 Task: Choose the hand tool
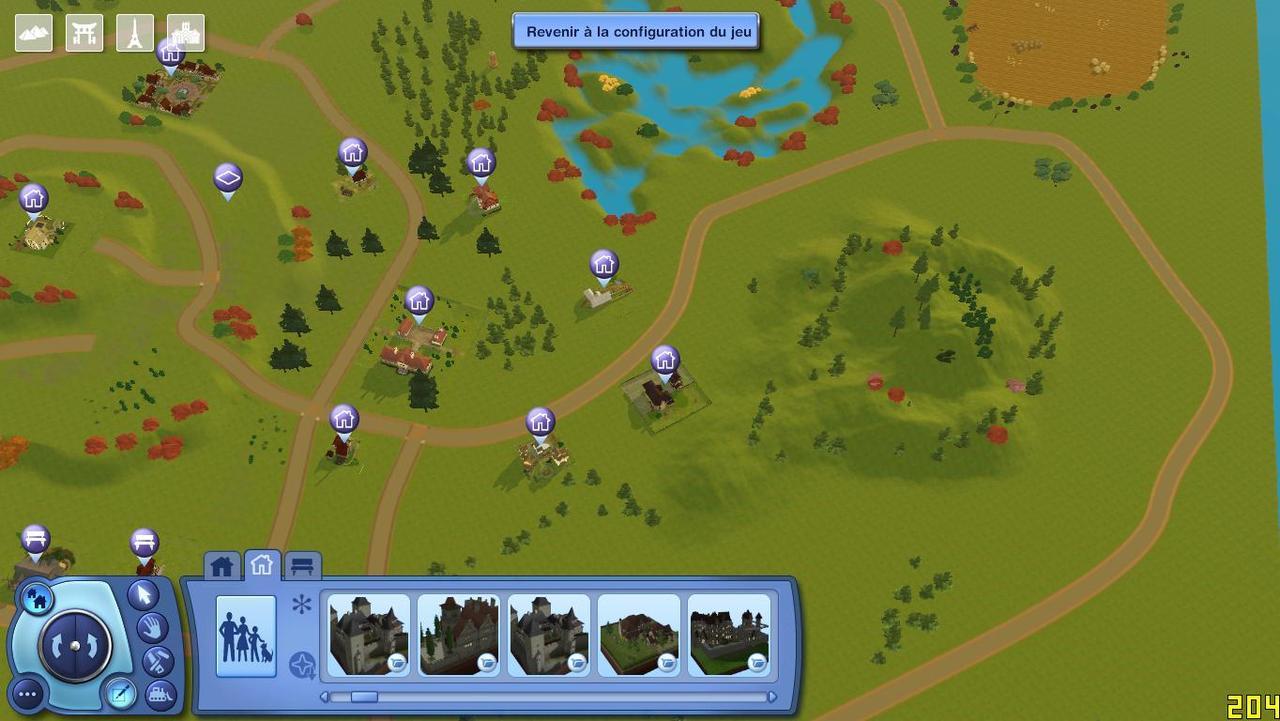pos(154,628)
